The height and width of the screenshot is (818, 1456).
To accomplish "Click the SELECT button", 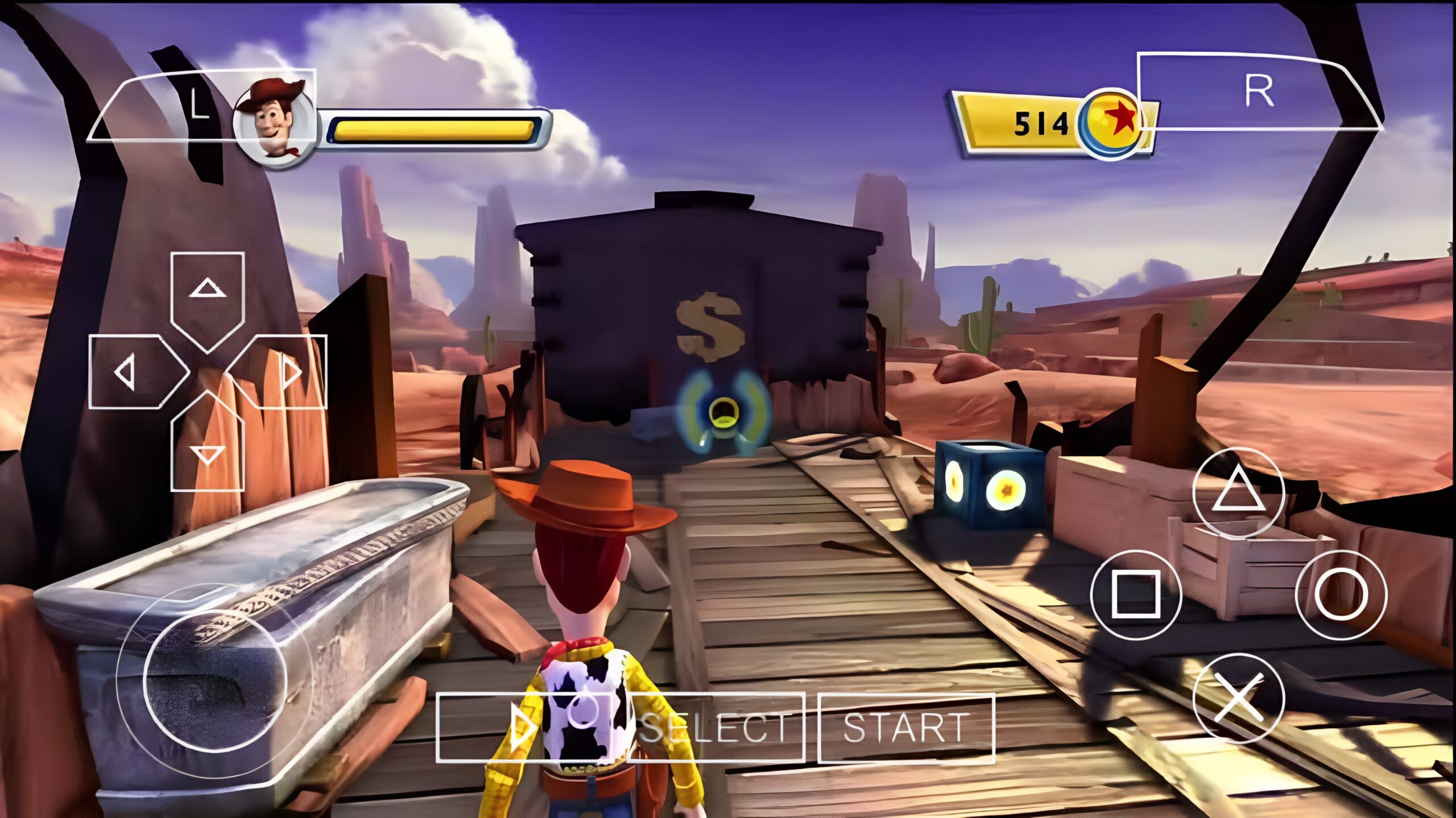I will point(717,728).
